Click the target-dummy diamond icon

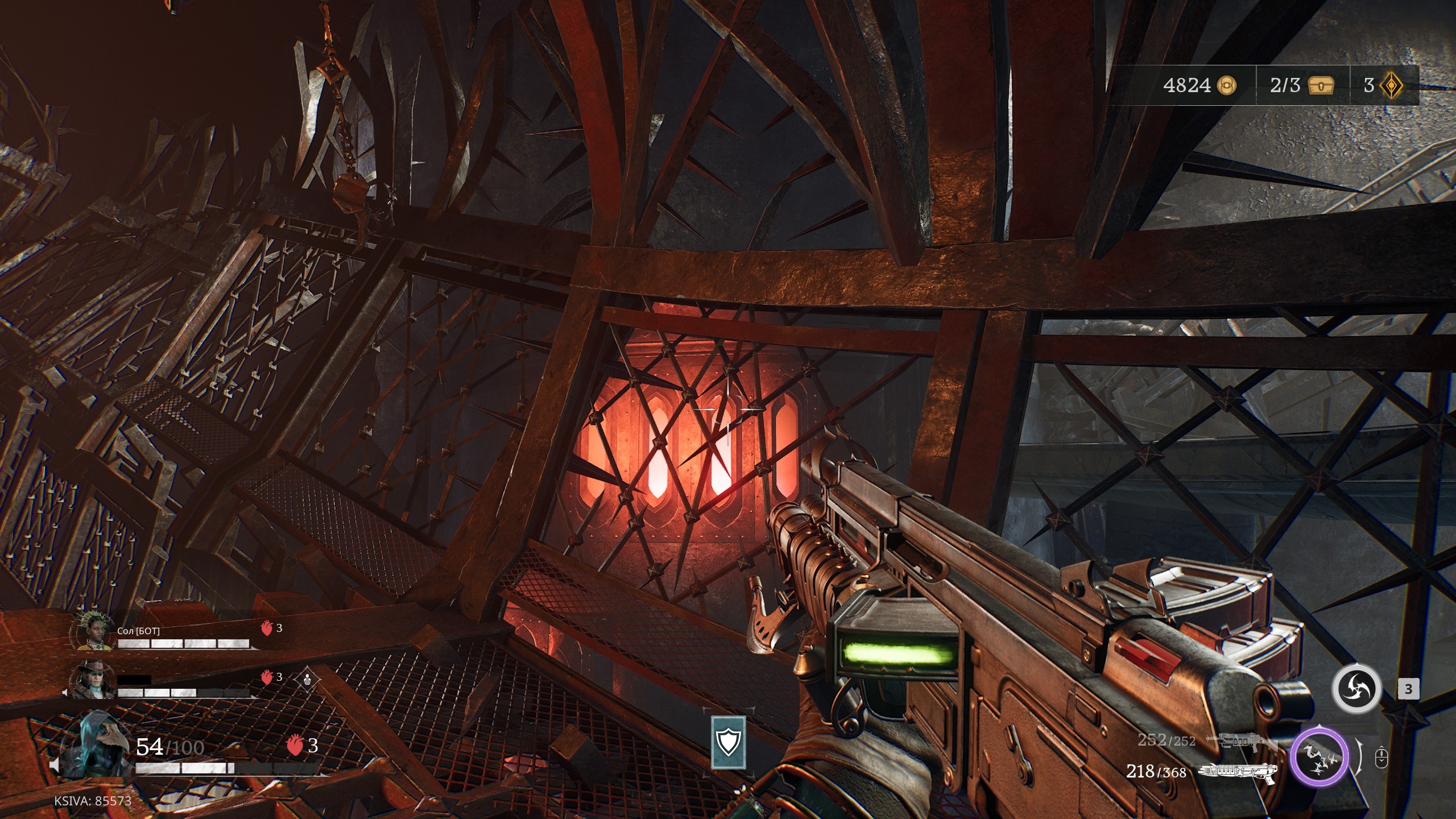[x=308, y=679]
